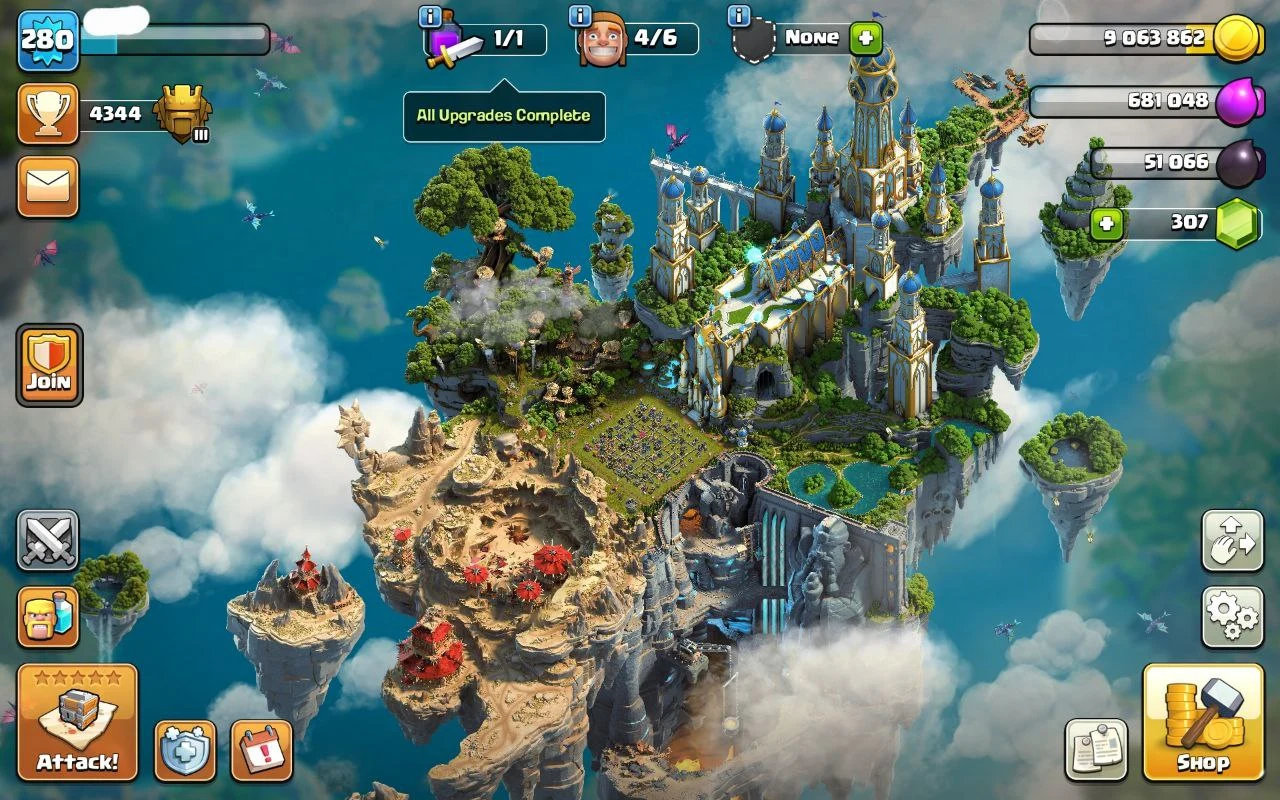Open the trophy league button

point(48,114)
